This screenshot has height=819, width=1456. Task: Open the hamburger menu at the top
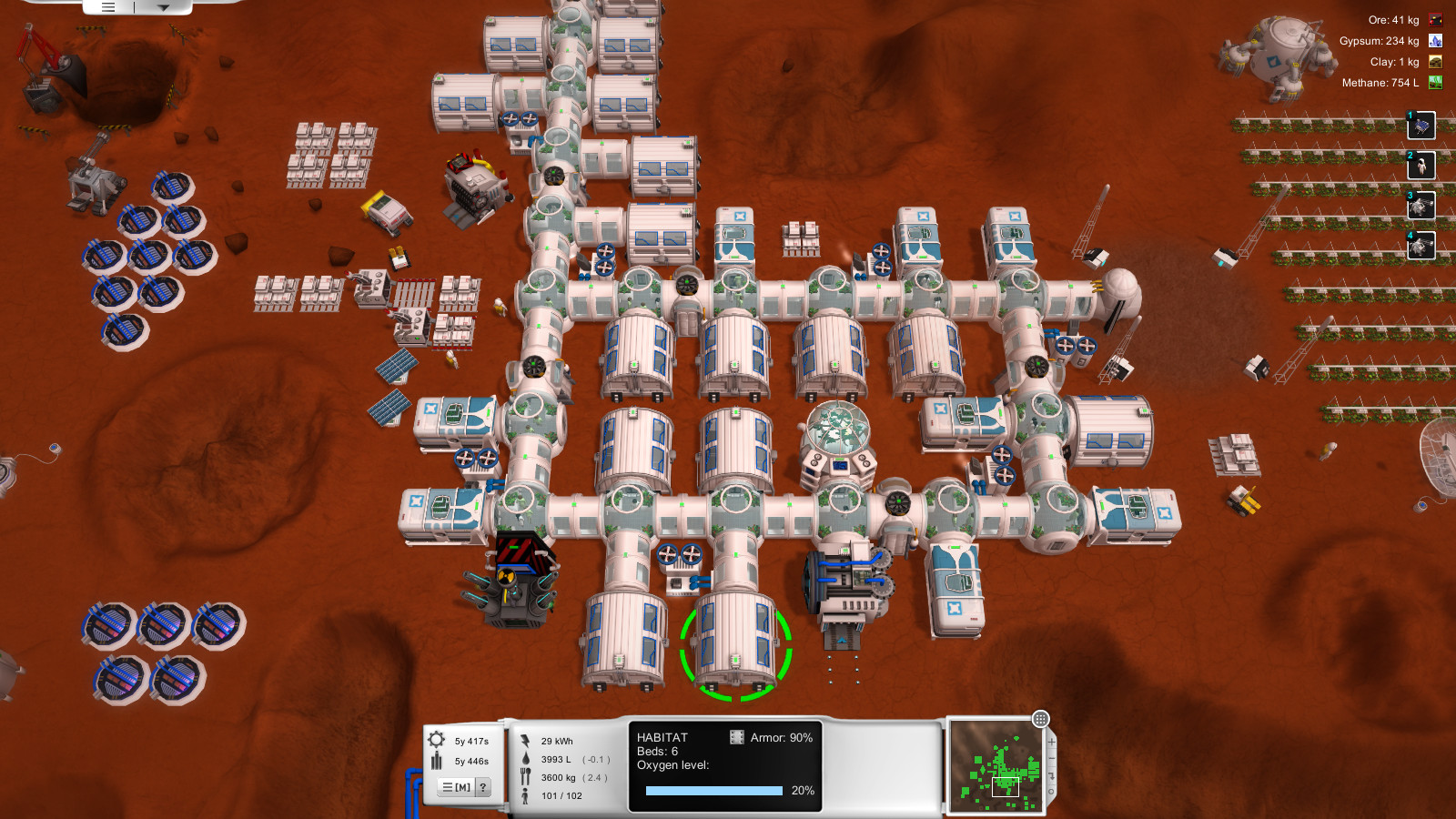click(x=106, y=5)
